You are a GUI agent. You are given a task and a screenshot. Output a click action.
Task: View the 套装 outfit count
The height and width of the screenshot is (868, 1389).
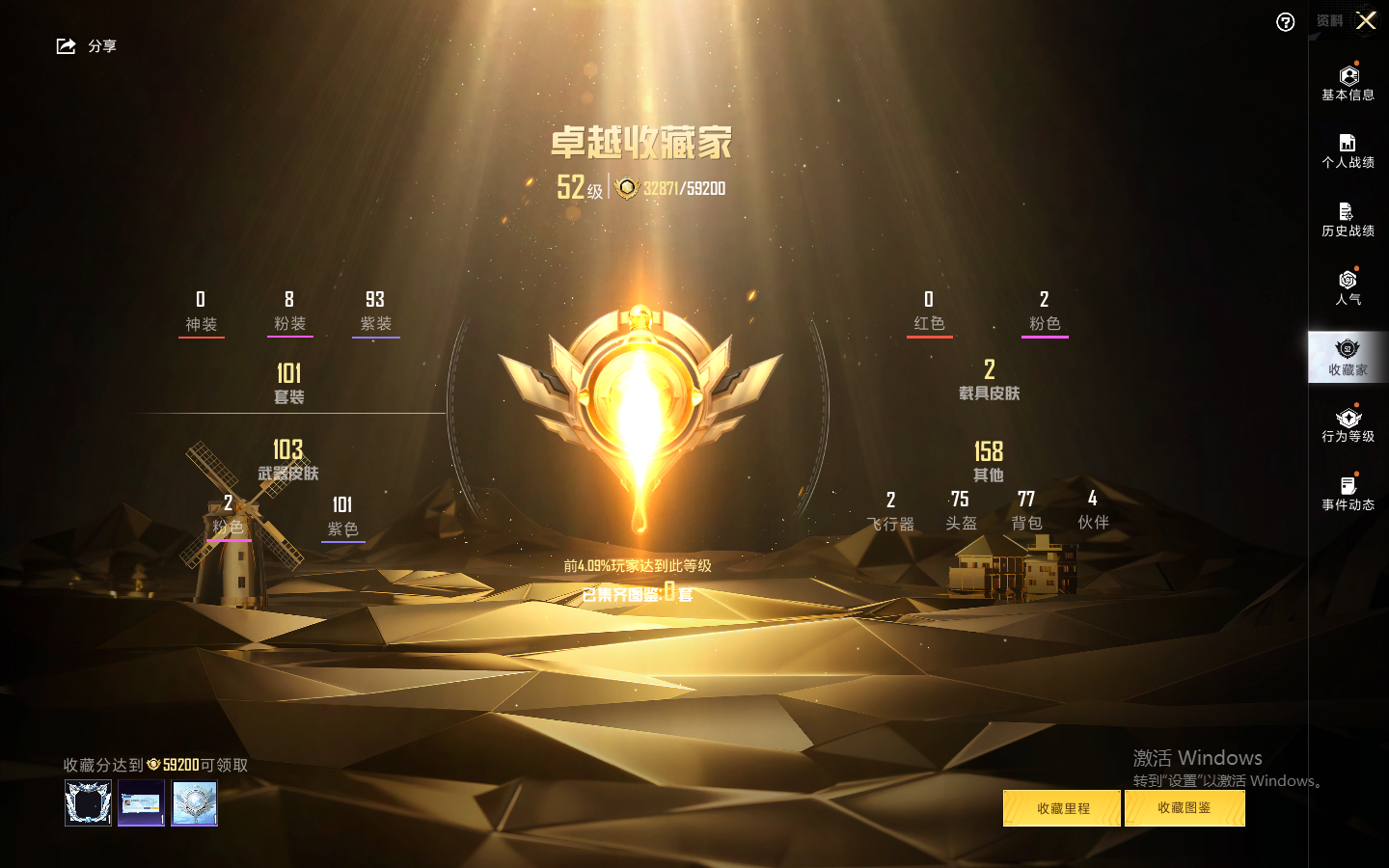pyautogui.click(x=288, y=383)
